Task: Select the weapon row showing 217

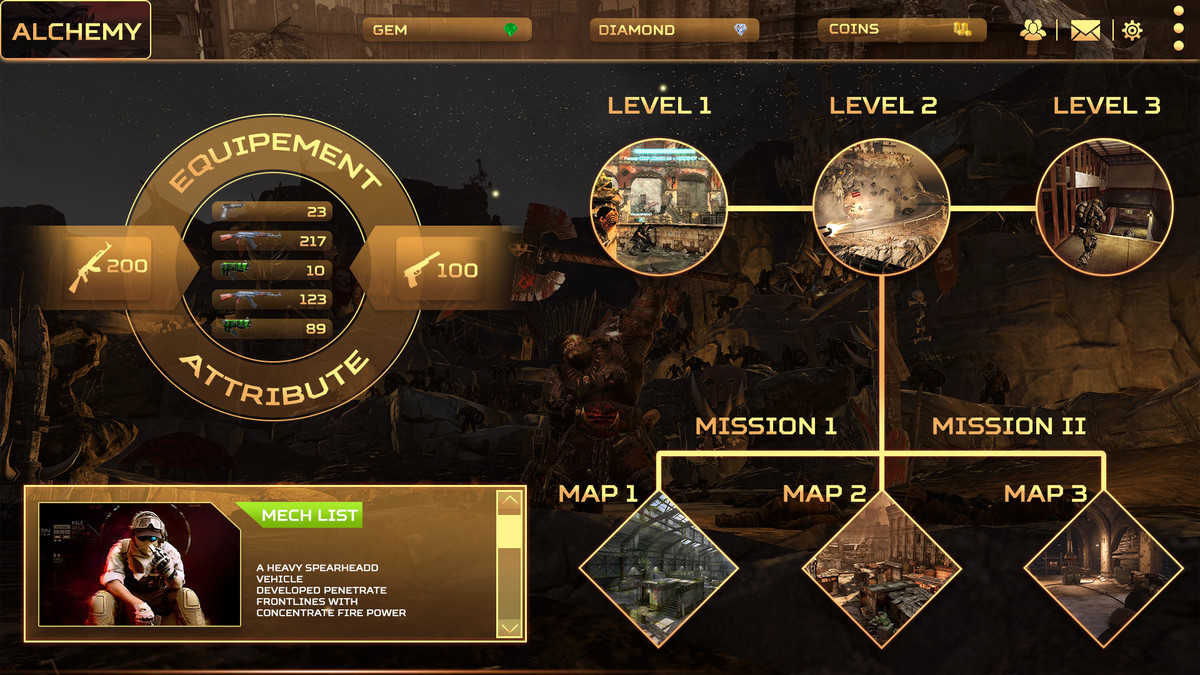Action: 272,241
